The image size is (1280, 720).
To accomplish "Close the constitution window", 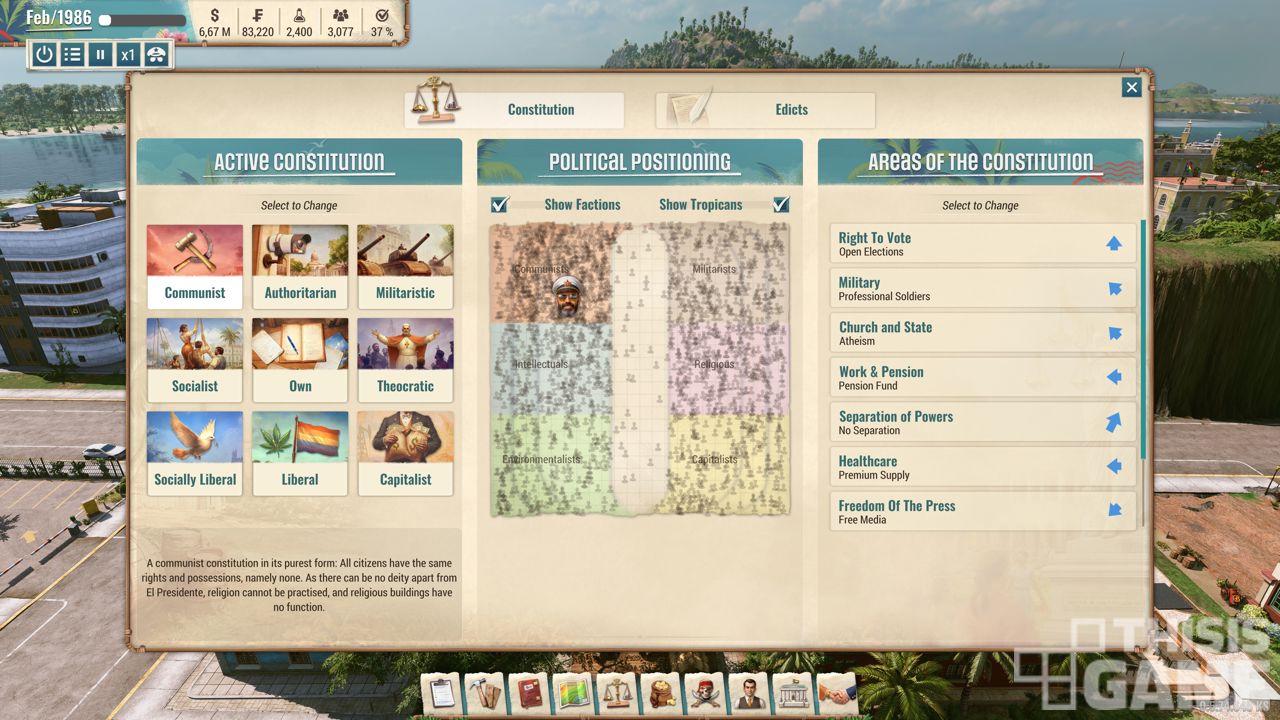I will click(1131, 87).
